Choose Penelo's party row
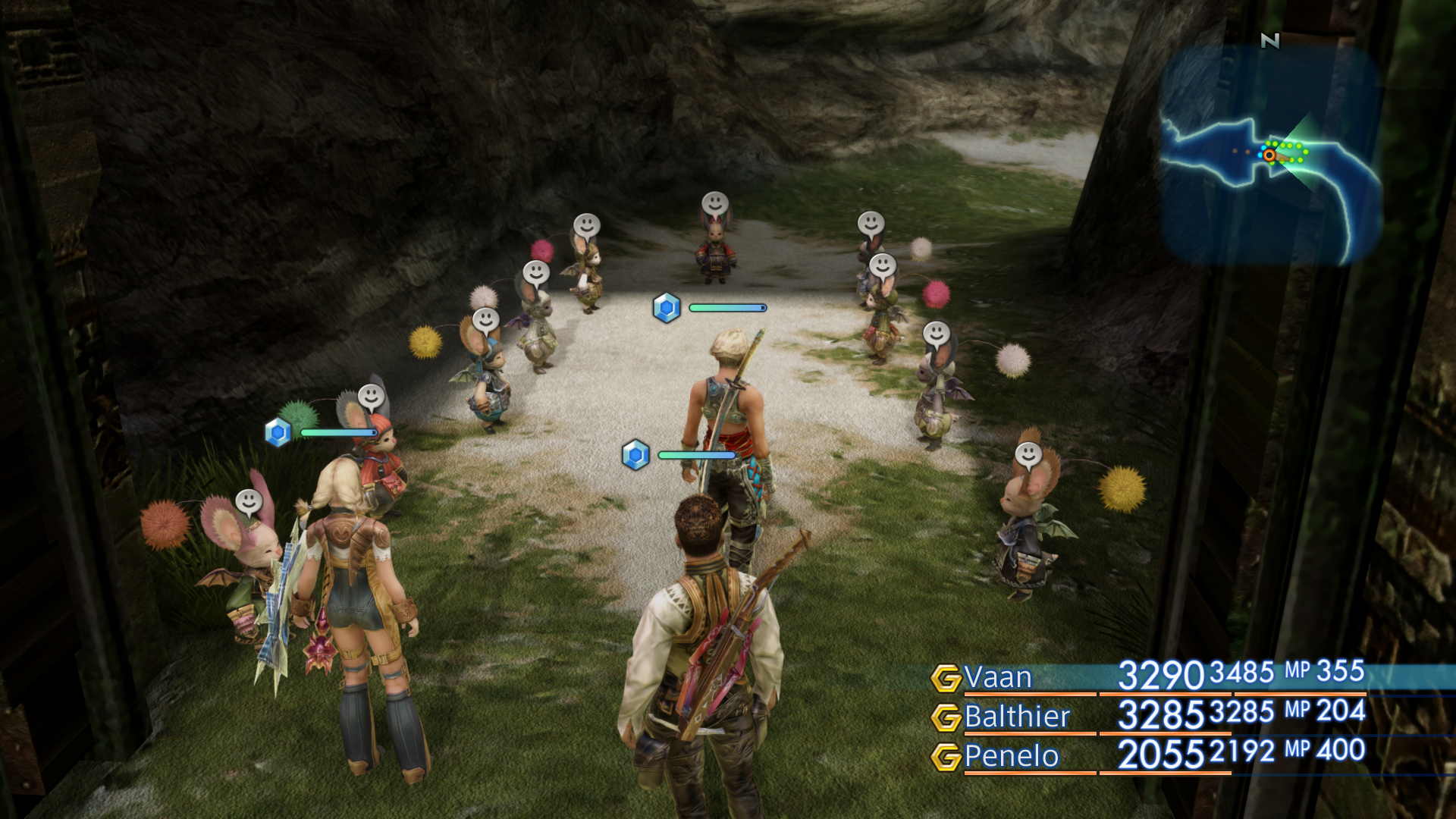The height and width of the screenshot is (819, 1456). [1011, 756]
